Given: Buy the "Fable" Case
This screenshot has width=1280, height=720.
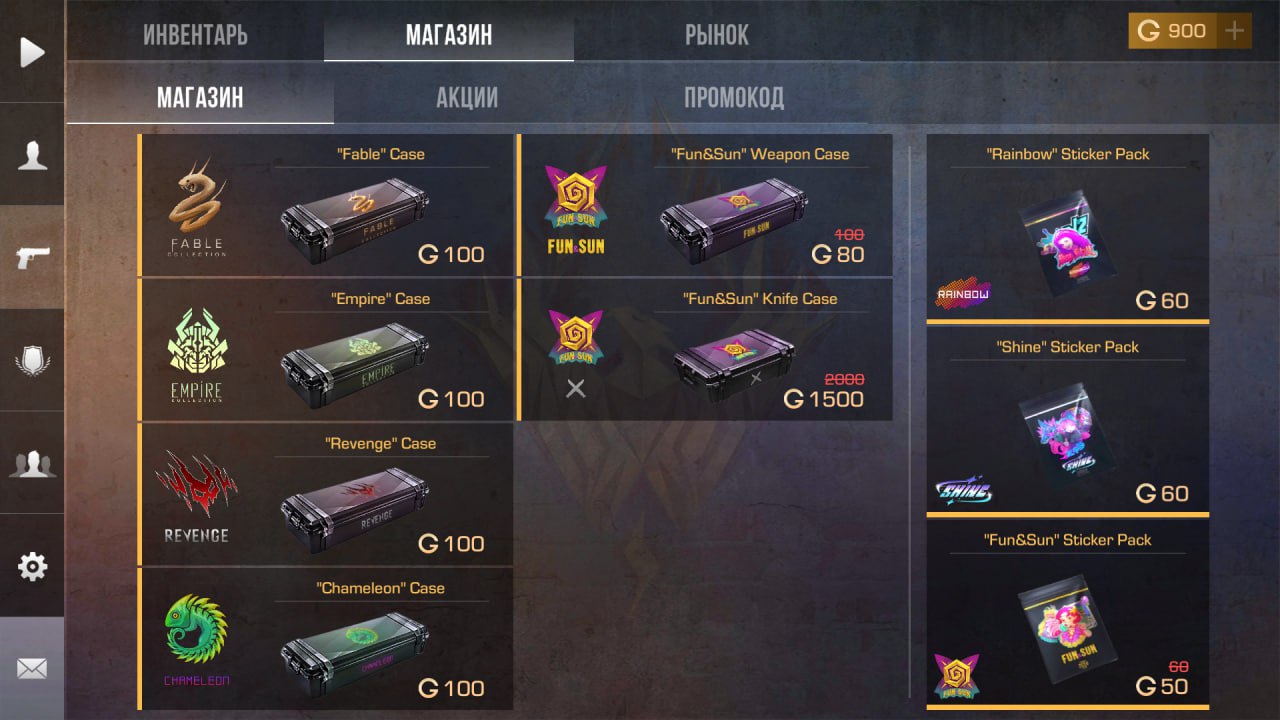Looking at the screenshot, I should [x=326, y=205].
